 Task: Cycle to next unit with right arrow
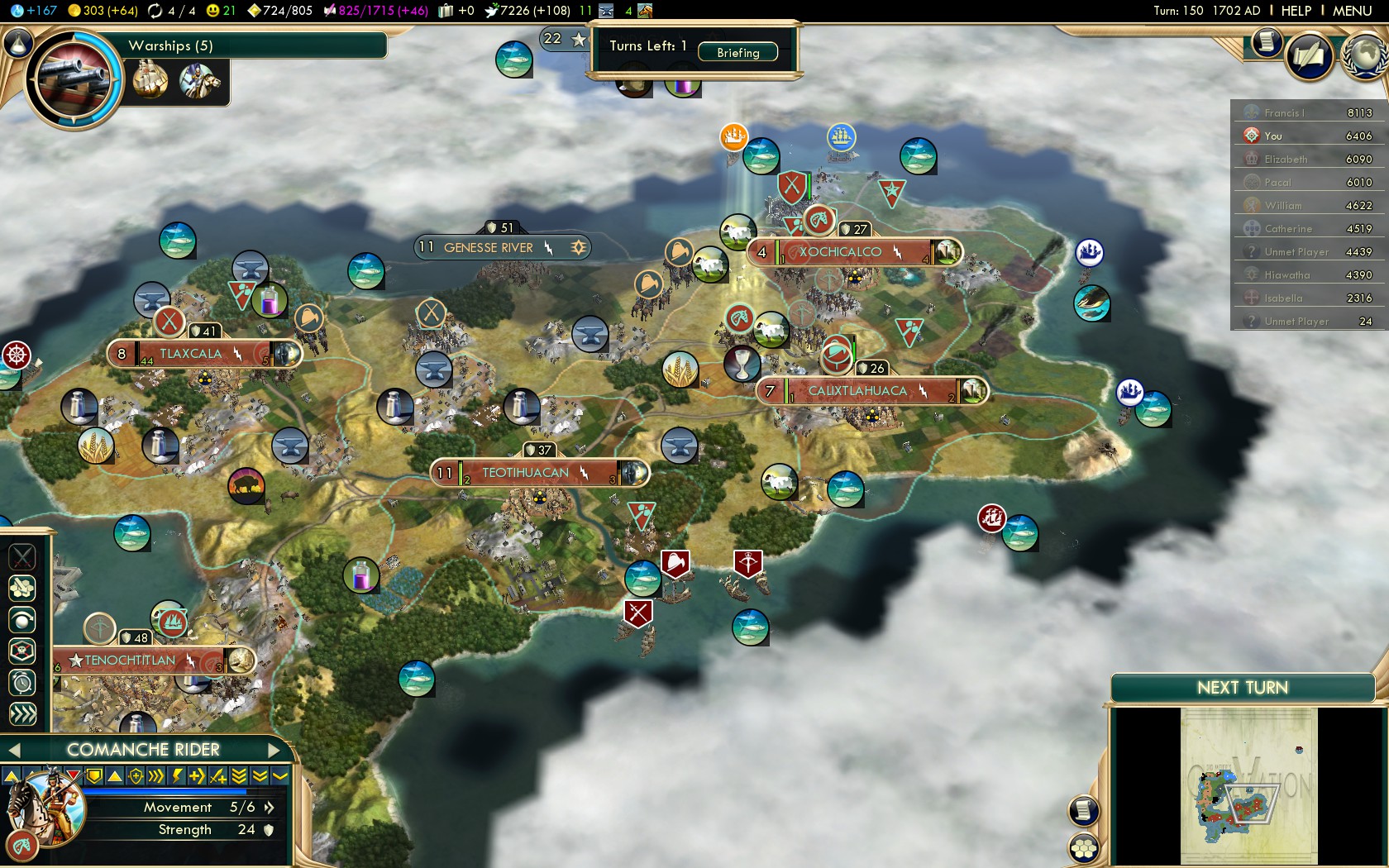click(x=275, y=750)
